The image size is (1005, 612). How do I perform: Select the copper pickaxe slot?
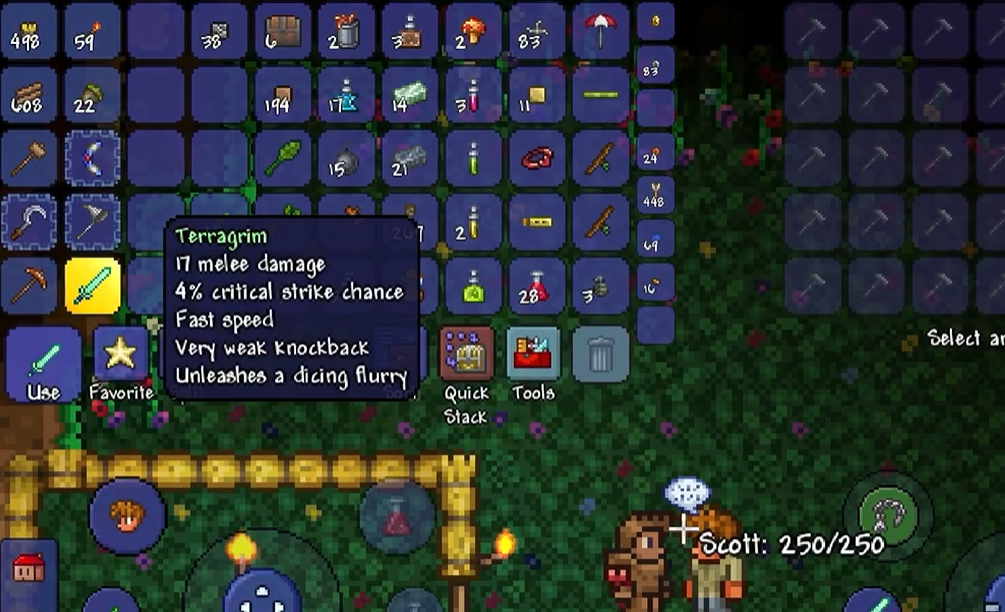(28, 285)
